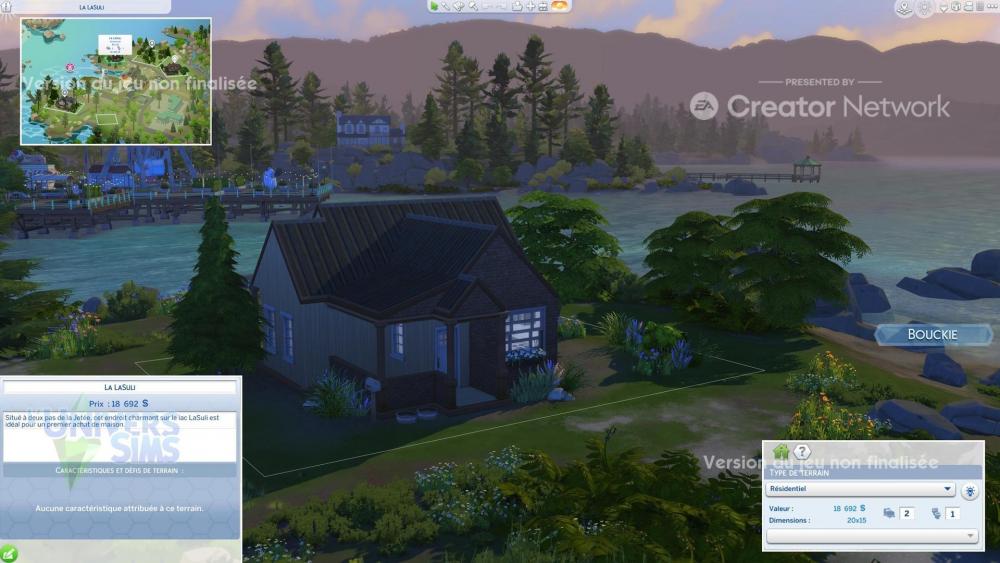
Task: Edit the number of bathrooms field
Action: coord(953,513)
